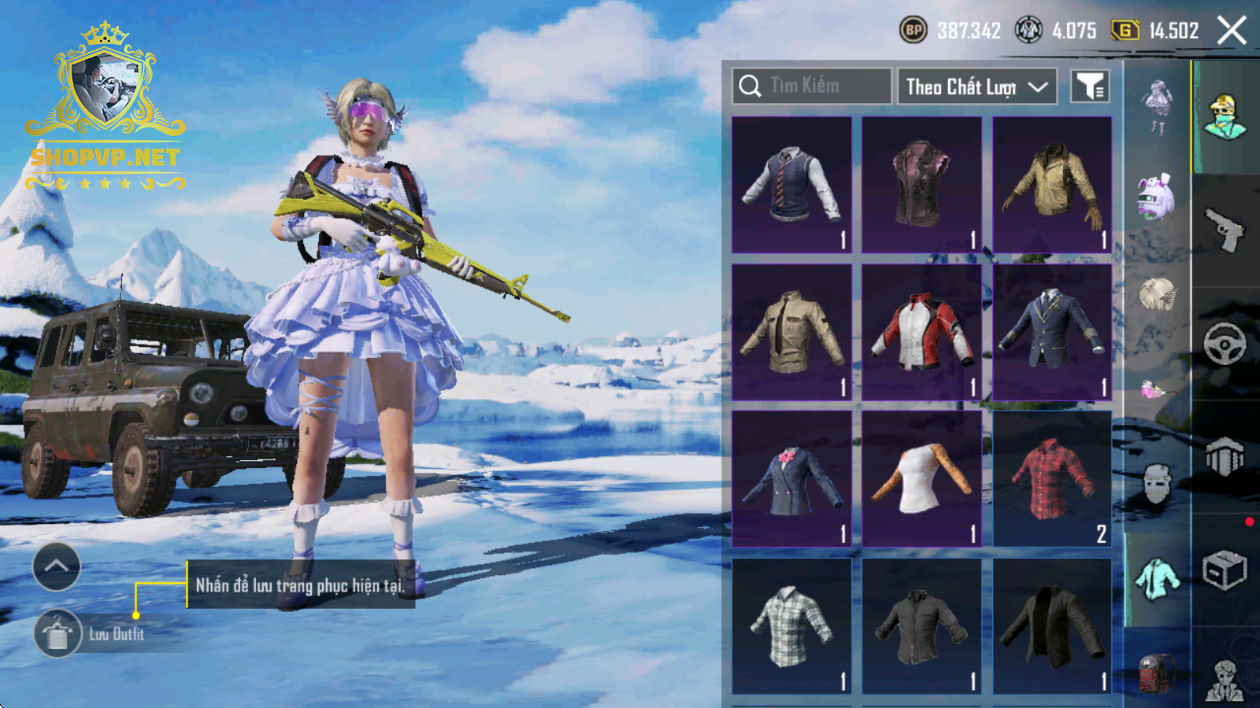Open the item filter button

pos(1090,87)
